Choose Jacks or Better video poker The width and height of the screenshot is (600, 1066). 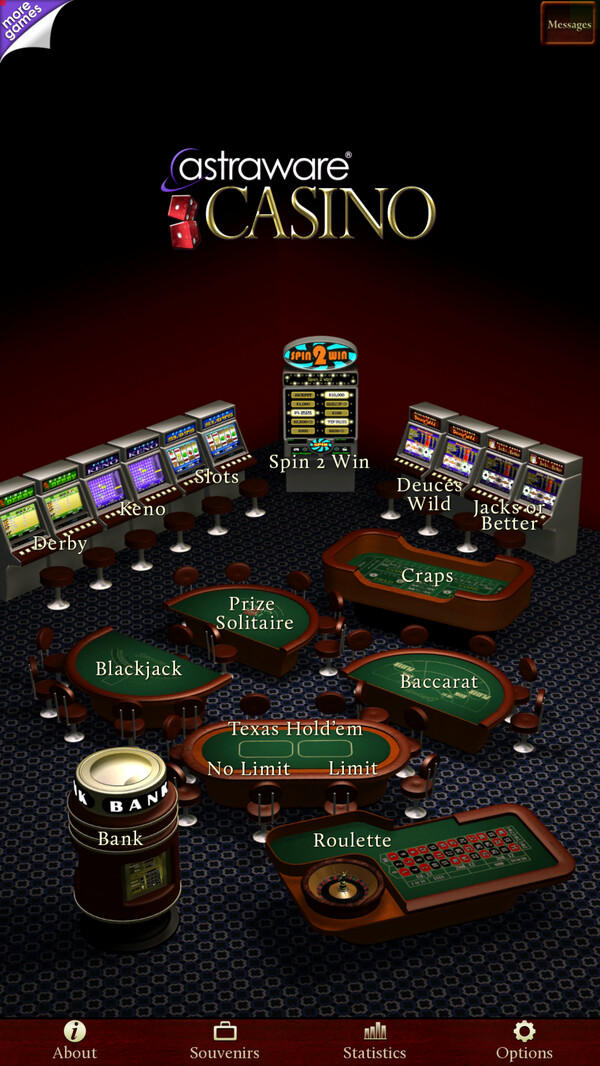click(512, 512)
